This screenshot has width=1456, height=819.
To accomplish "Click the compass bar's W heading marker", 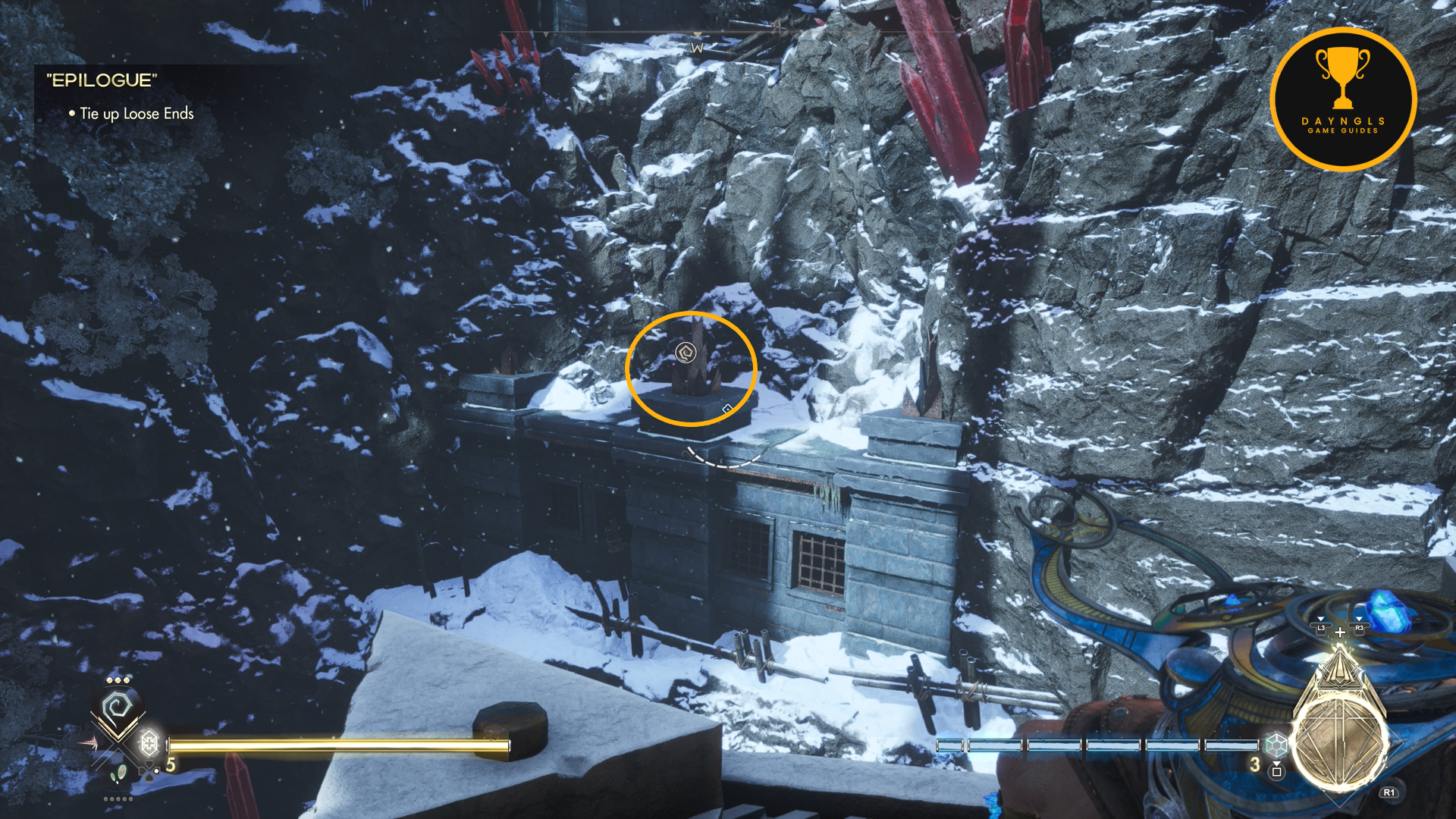I will pos(697,48).
